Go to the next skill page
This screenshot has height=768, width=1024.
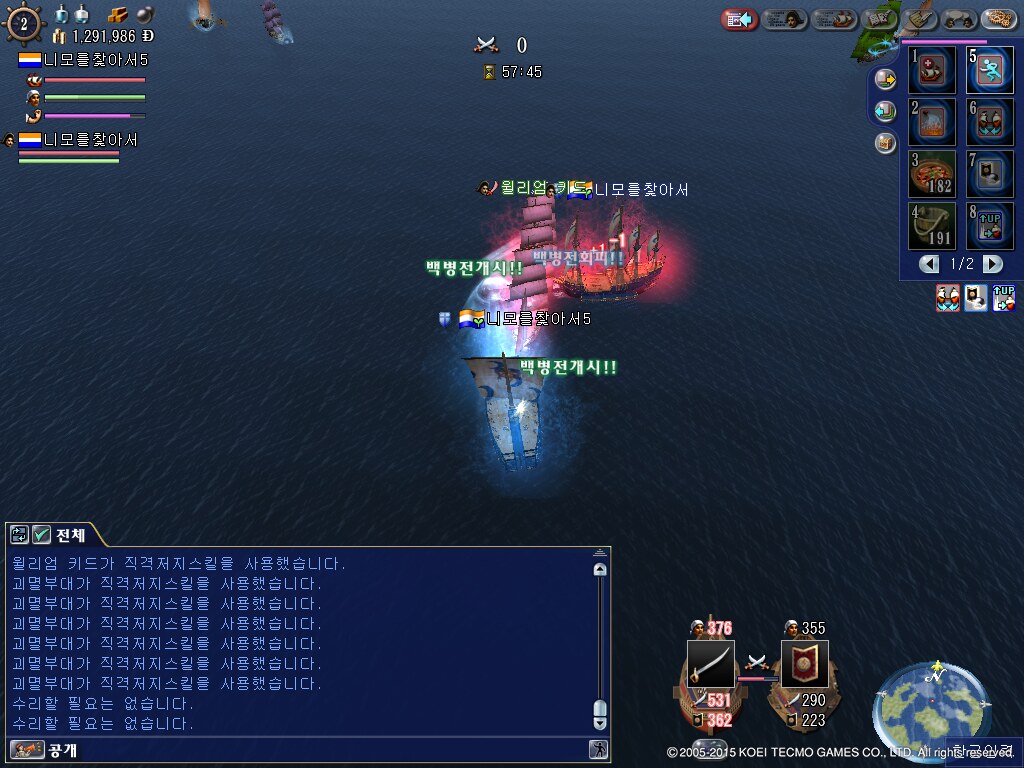992,264
